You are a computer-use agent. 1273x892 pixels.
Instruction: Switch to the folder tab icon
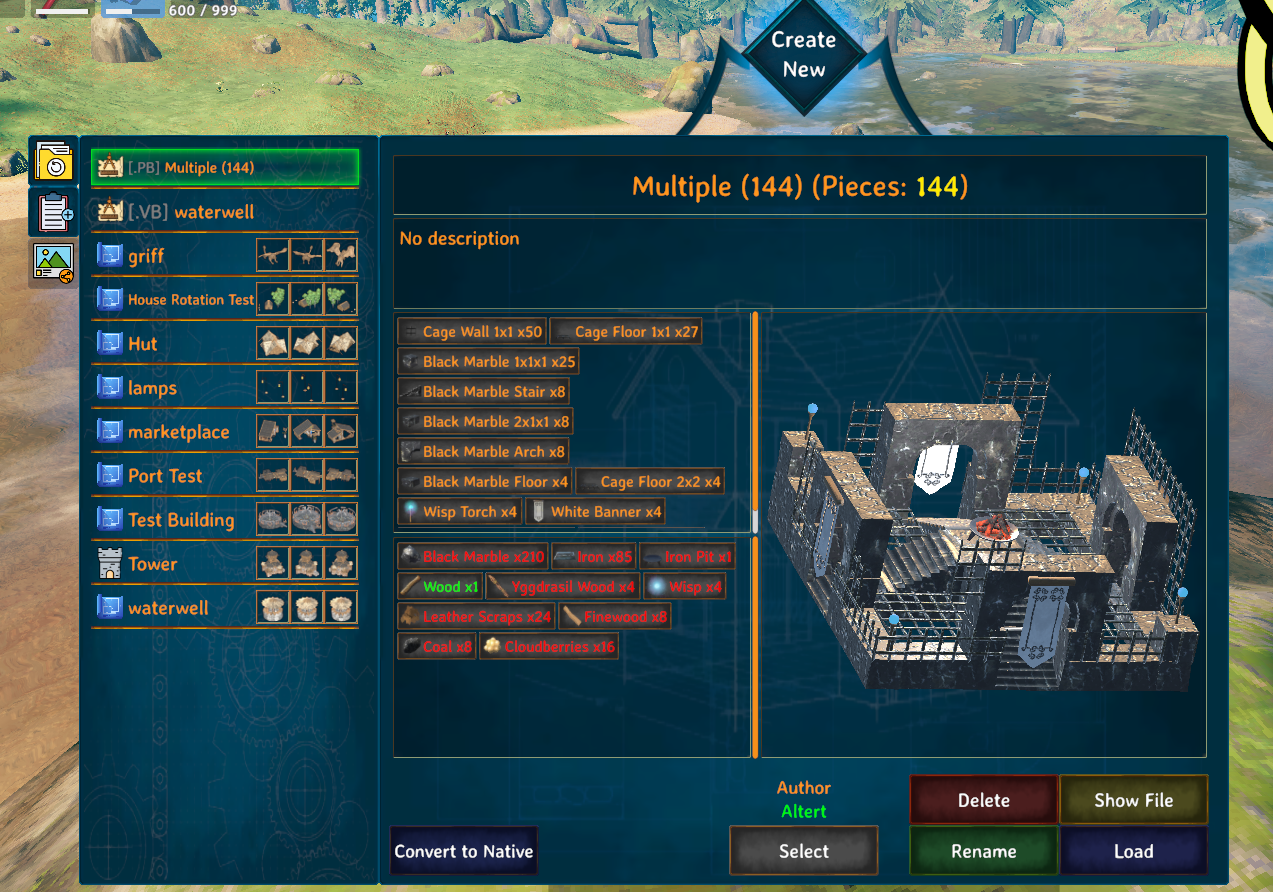53,161
